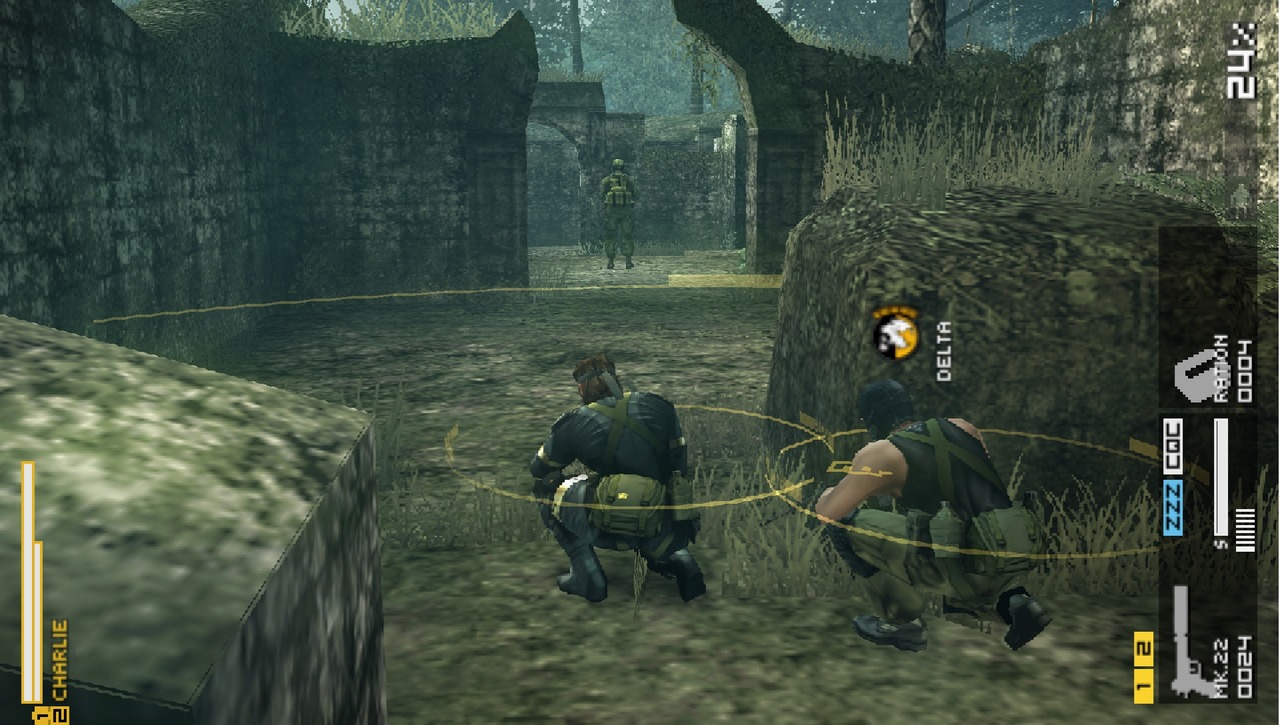Image resolution: width=1280 pixels, height=725 pixels.
Task: Click the skull emblem above the teammate
Action: pyautogui.click(x=893, y=335)
